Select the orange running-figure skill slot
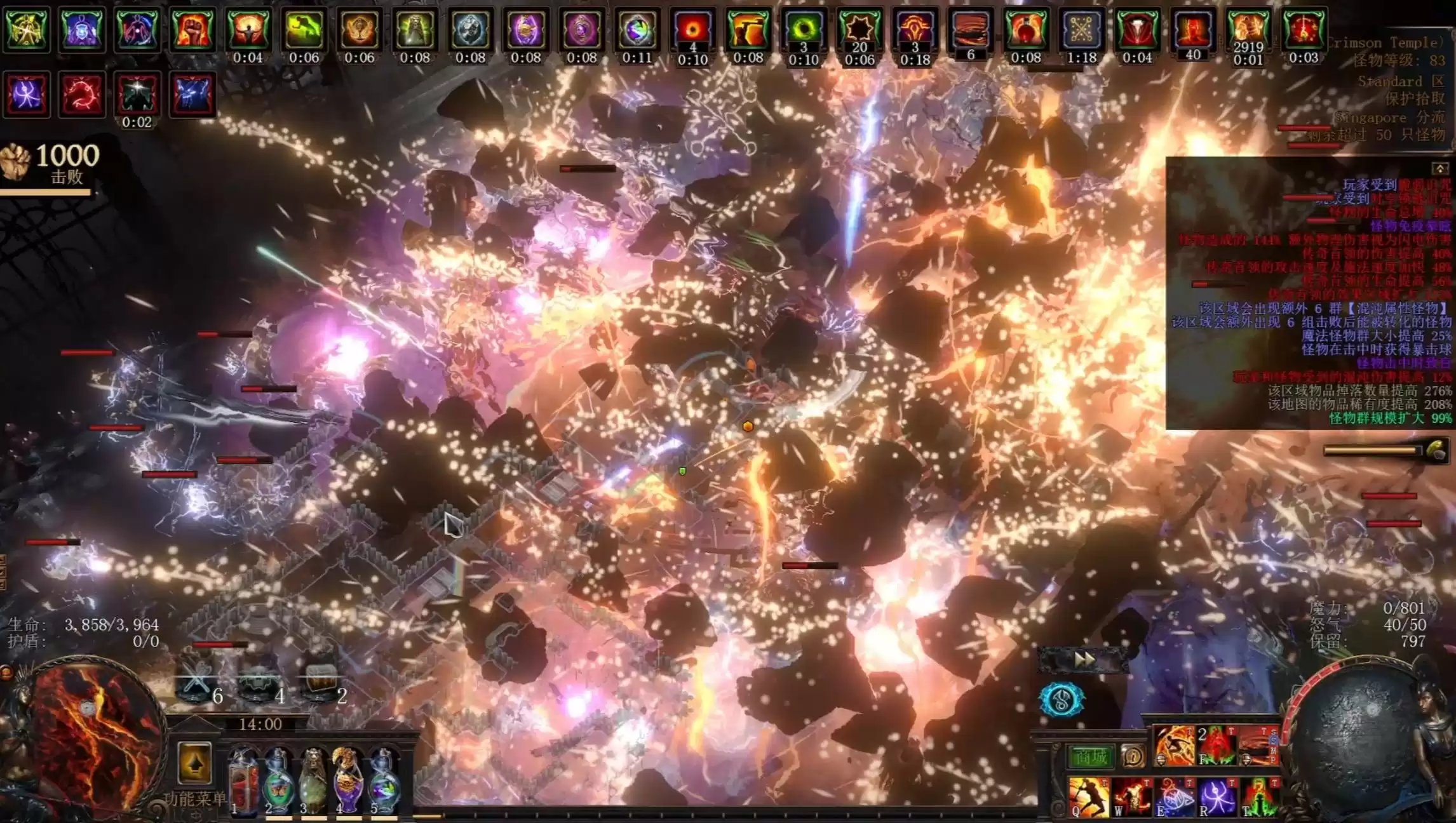 point(1174,746)
